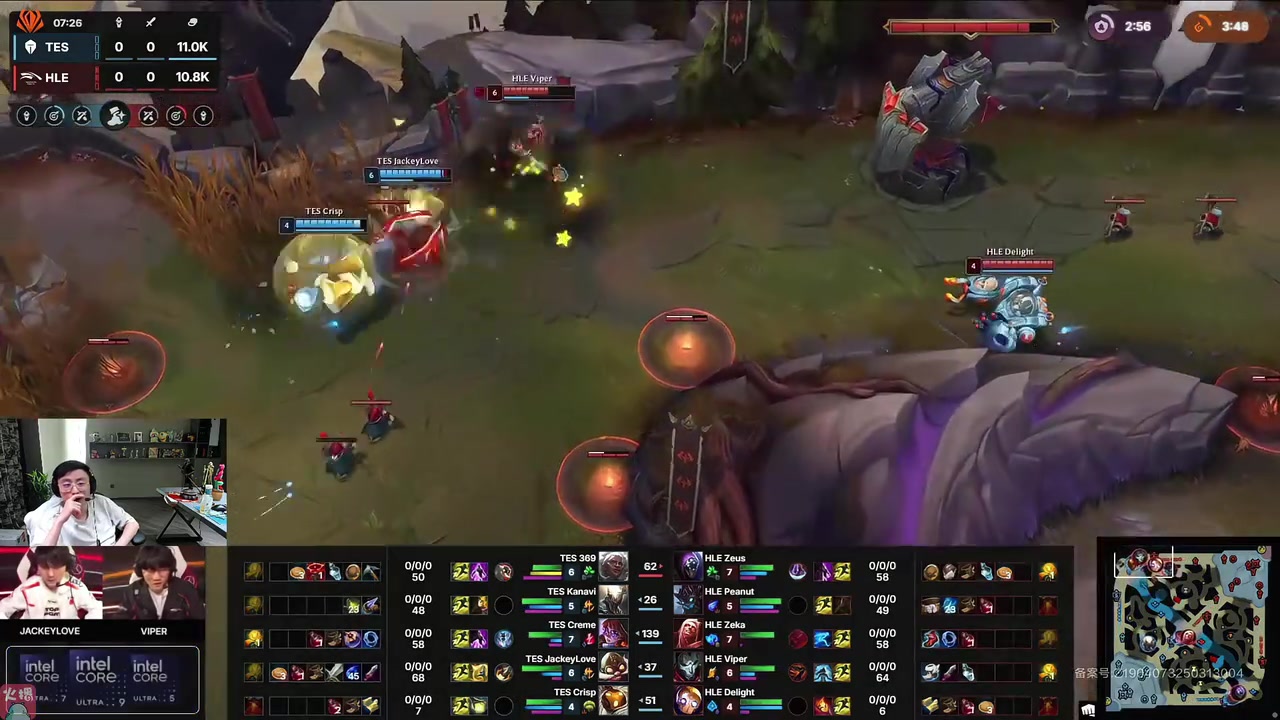
Task: Select the HLE Delight champion portrait
Action: [689, 700]
